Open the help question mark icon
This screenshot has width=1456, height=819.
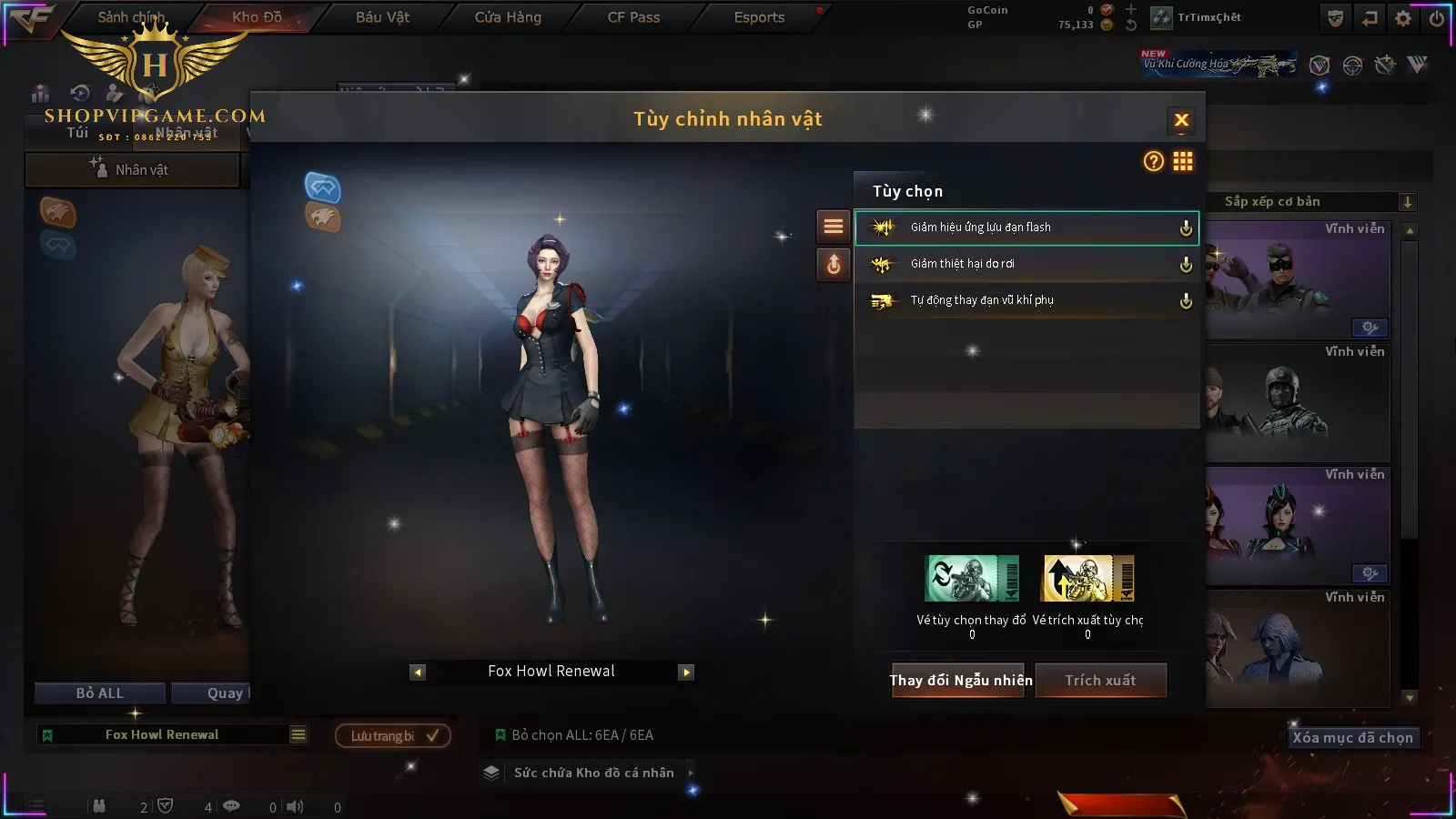(1153, 161)
